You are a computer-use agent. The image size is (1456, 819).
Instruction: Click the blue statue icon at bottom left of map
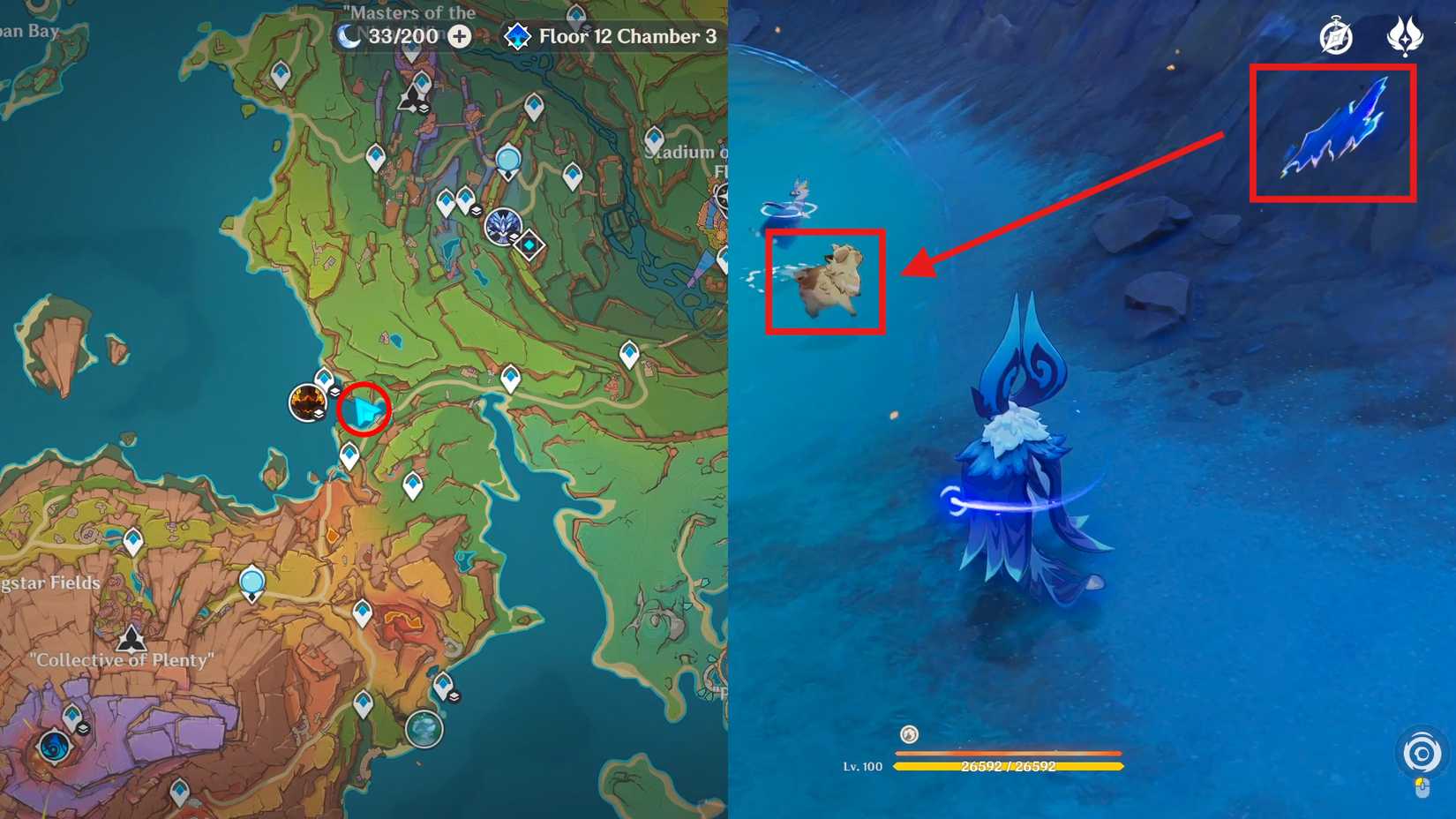53,748
